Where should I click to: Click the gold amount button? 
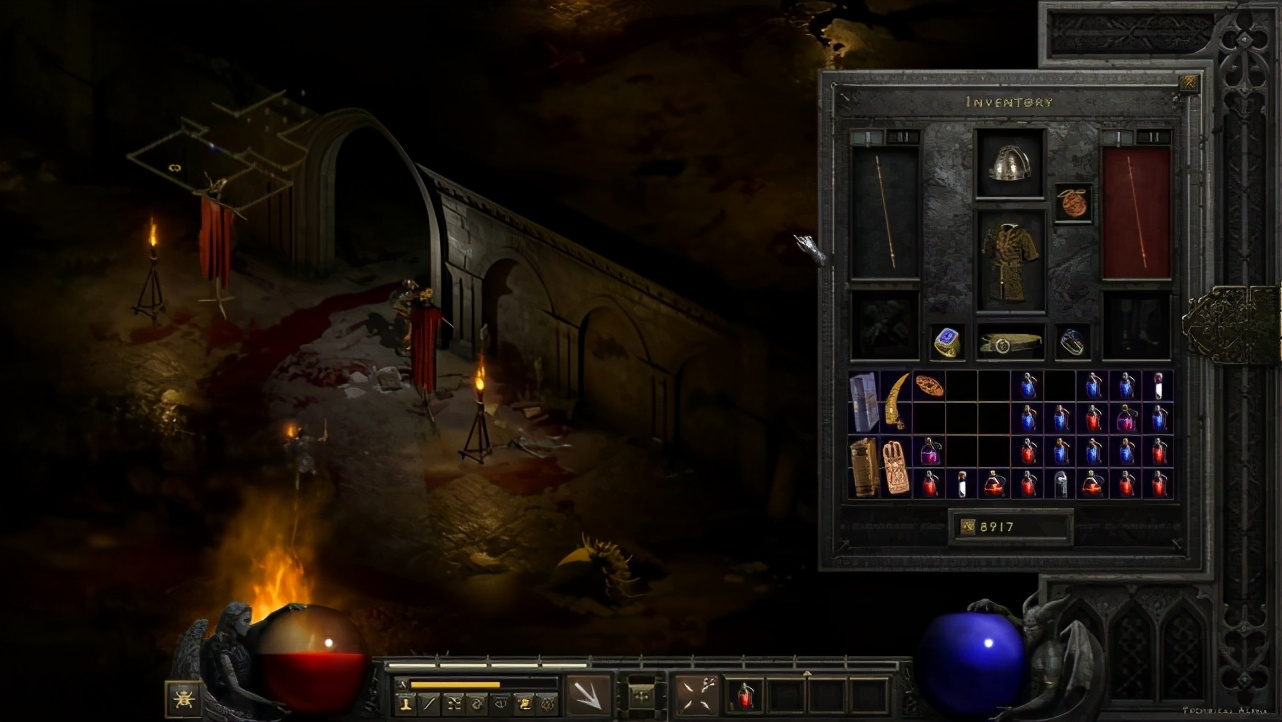[x=967, y=527]
